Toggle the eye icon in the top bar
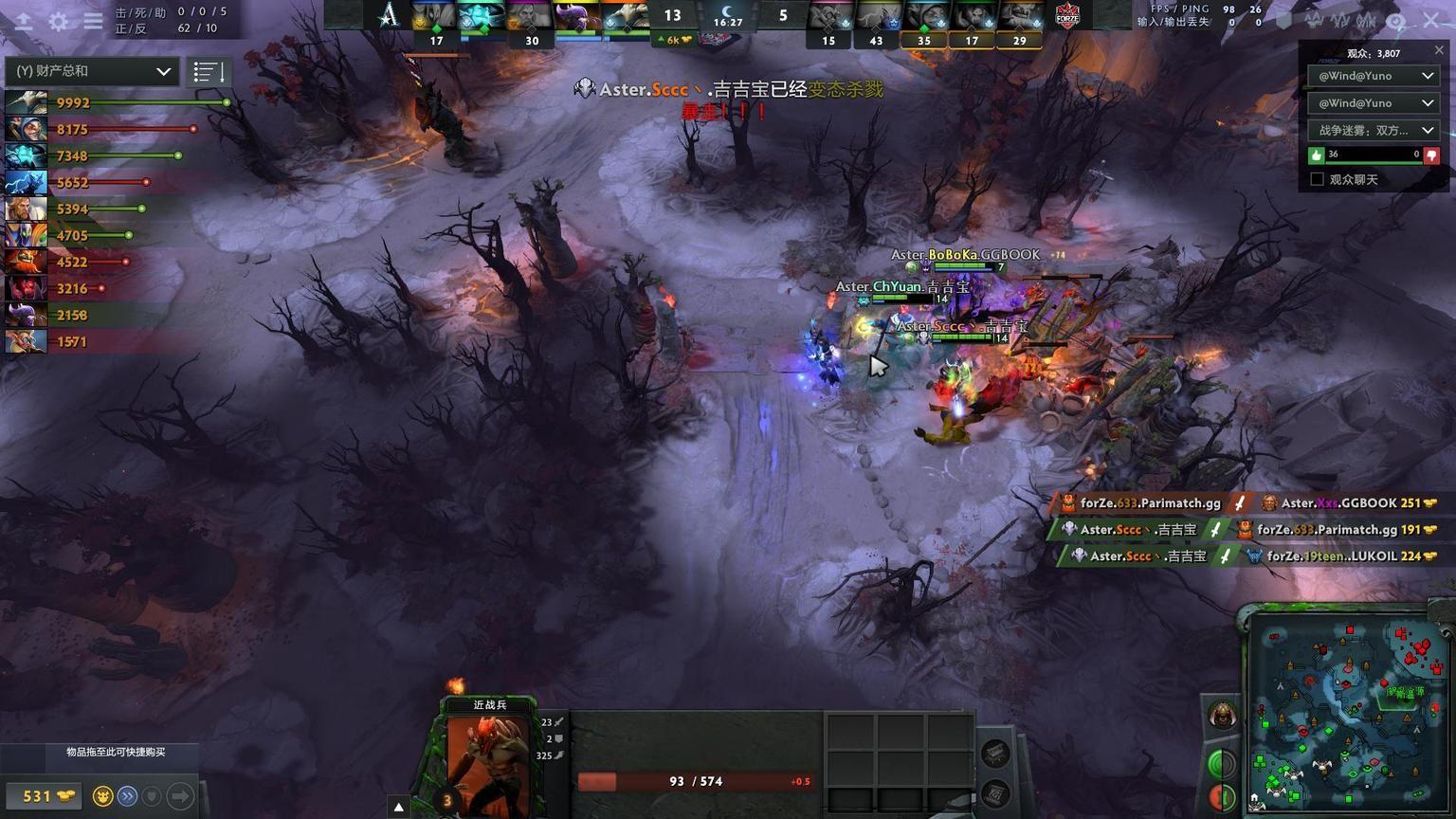 click(x=1395, y=20)
